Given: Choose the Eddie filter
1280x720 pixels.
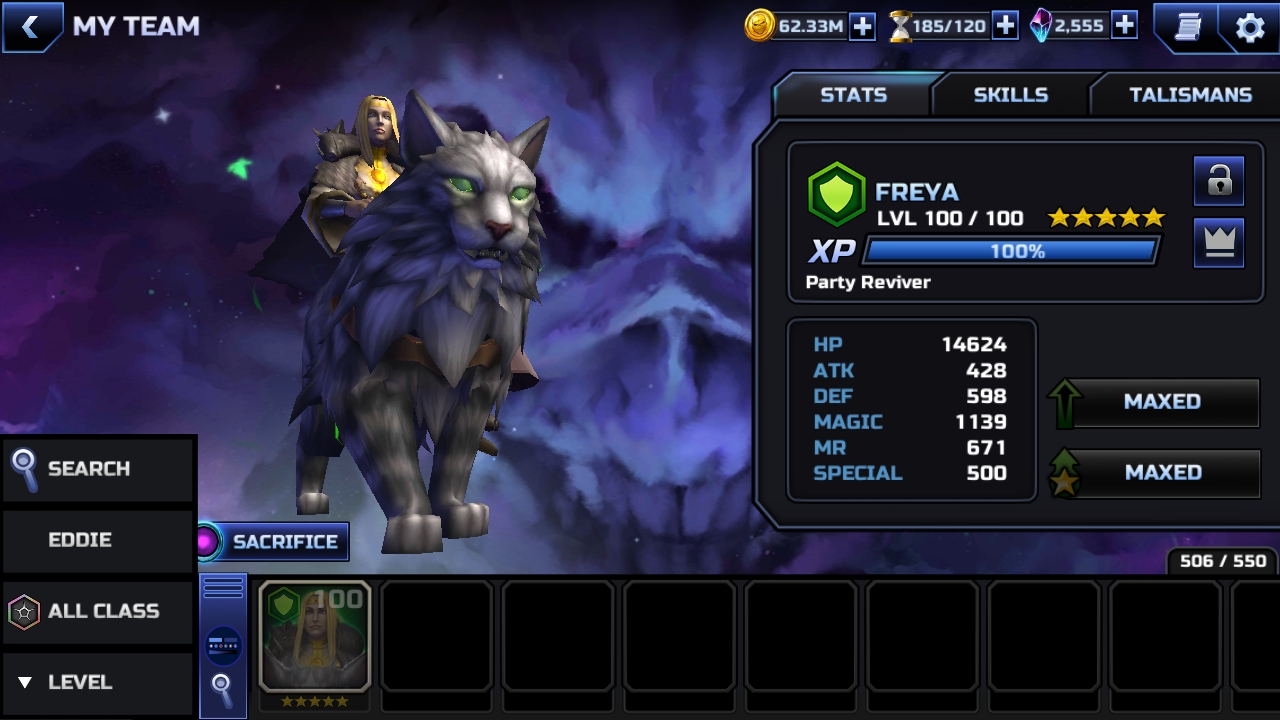Looking at the screenshot, I should [x=97, y=540].
